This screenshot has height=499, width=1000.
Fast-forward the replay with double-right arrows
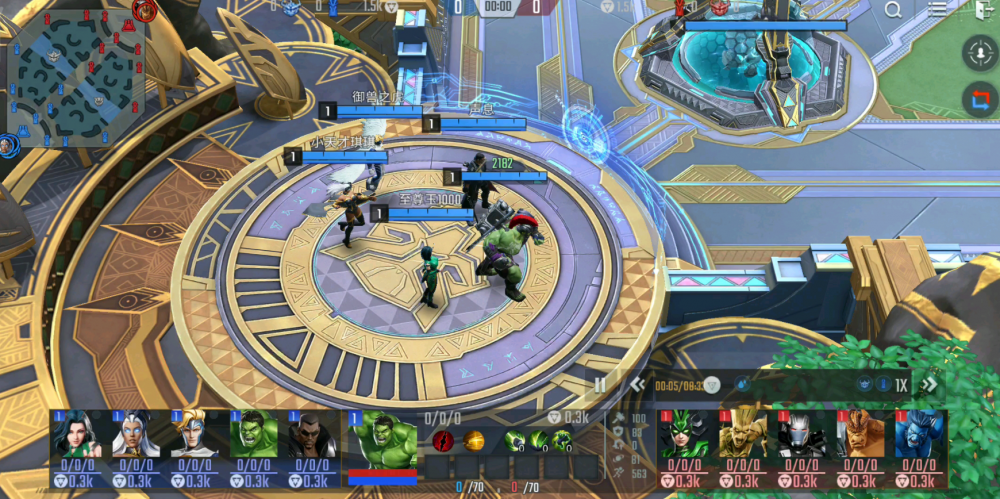point(929,384)
